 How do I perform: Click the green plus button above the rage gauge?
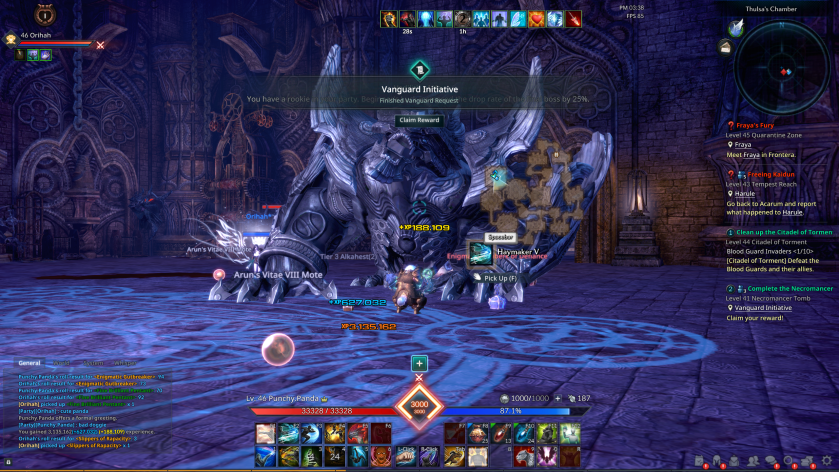pyautogui.click(x=419, y=363)
